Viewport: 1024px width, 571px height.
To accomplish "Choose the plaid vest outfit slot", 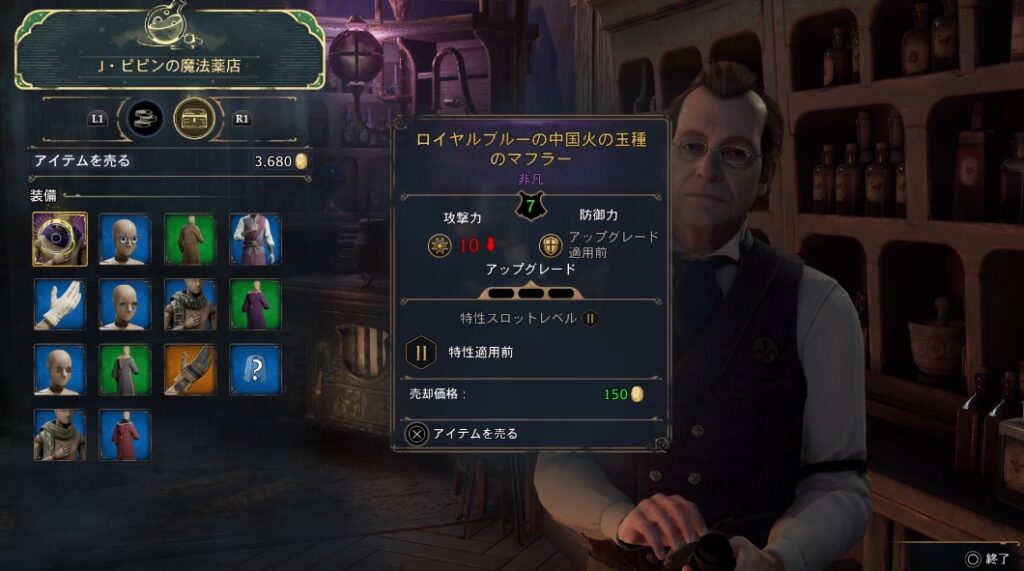I will click(x=255, y=239).
